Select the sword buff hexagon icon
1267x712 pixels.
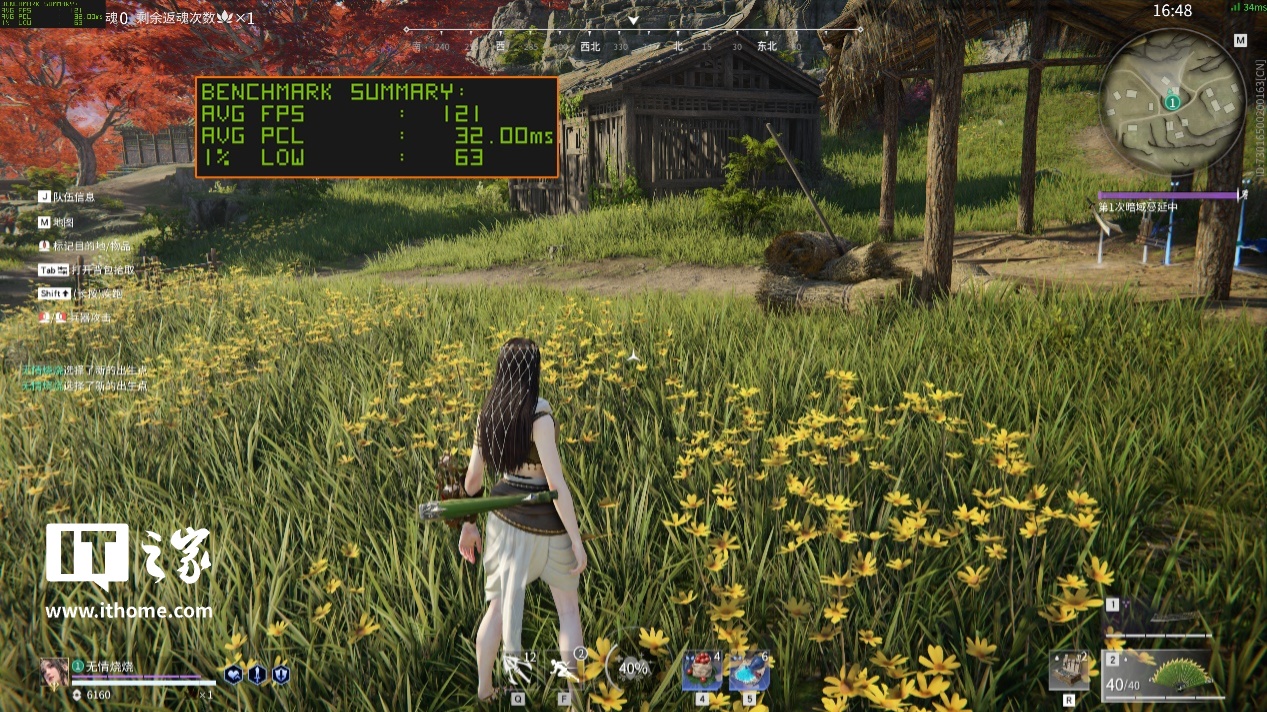click(x=257, y=675)
